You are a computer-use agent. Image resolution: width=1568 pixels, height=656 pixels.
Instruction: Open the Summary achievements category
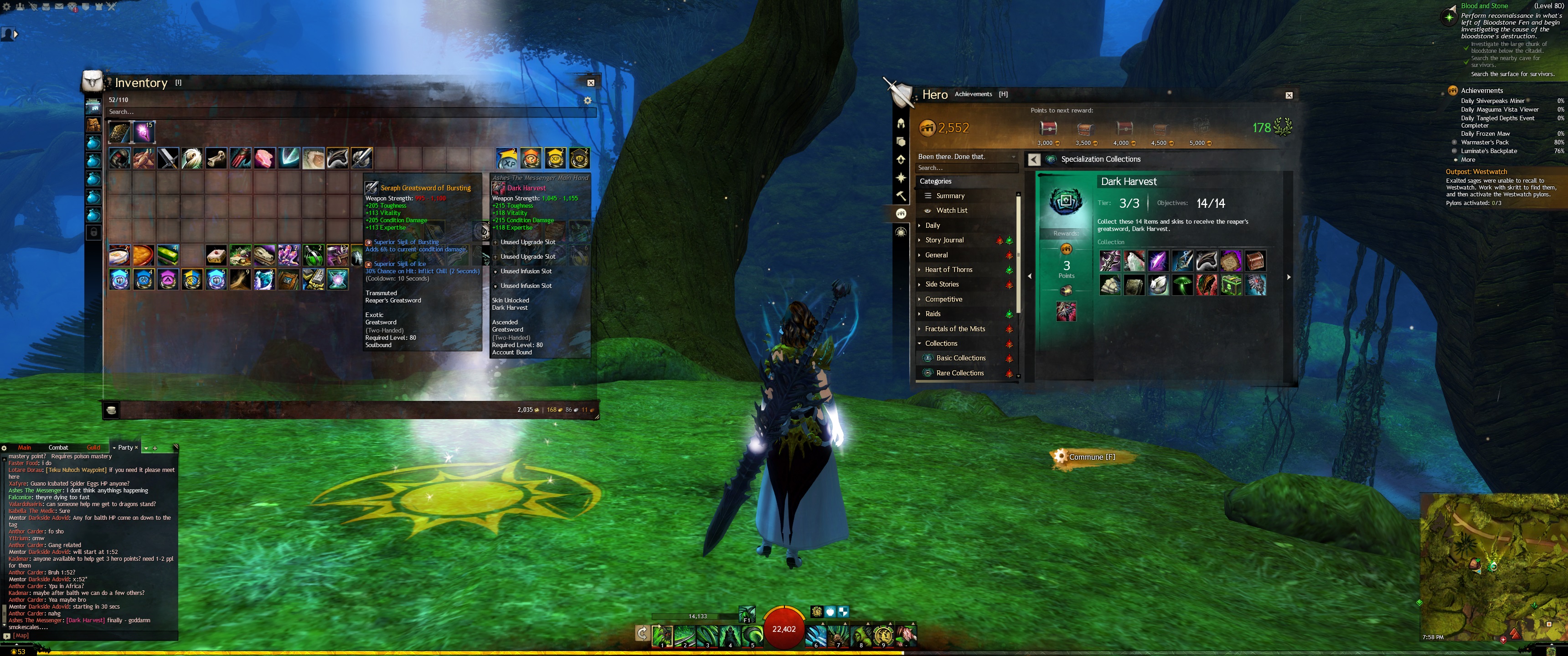click(950, 196)
